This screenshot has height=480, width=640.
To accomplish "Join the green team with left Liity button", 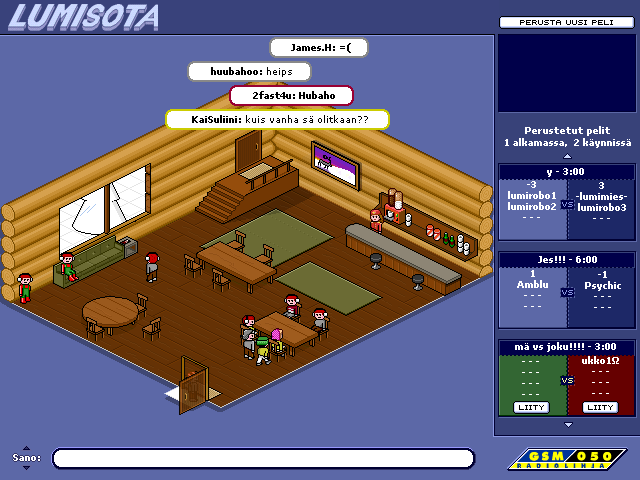I will pyautogui.click(x=532, y=407).
